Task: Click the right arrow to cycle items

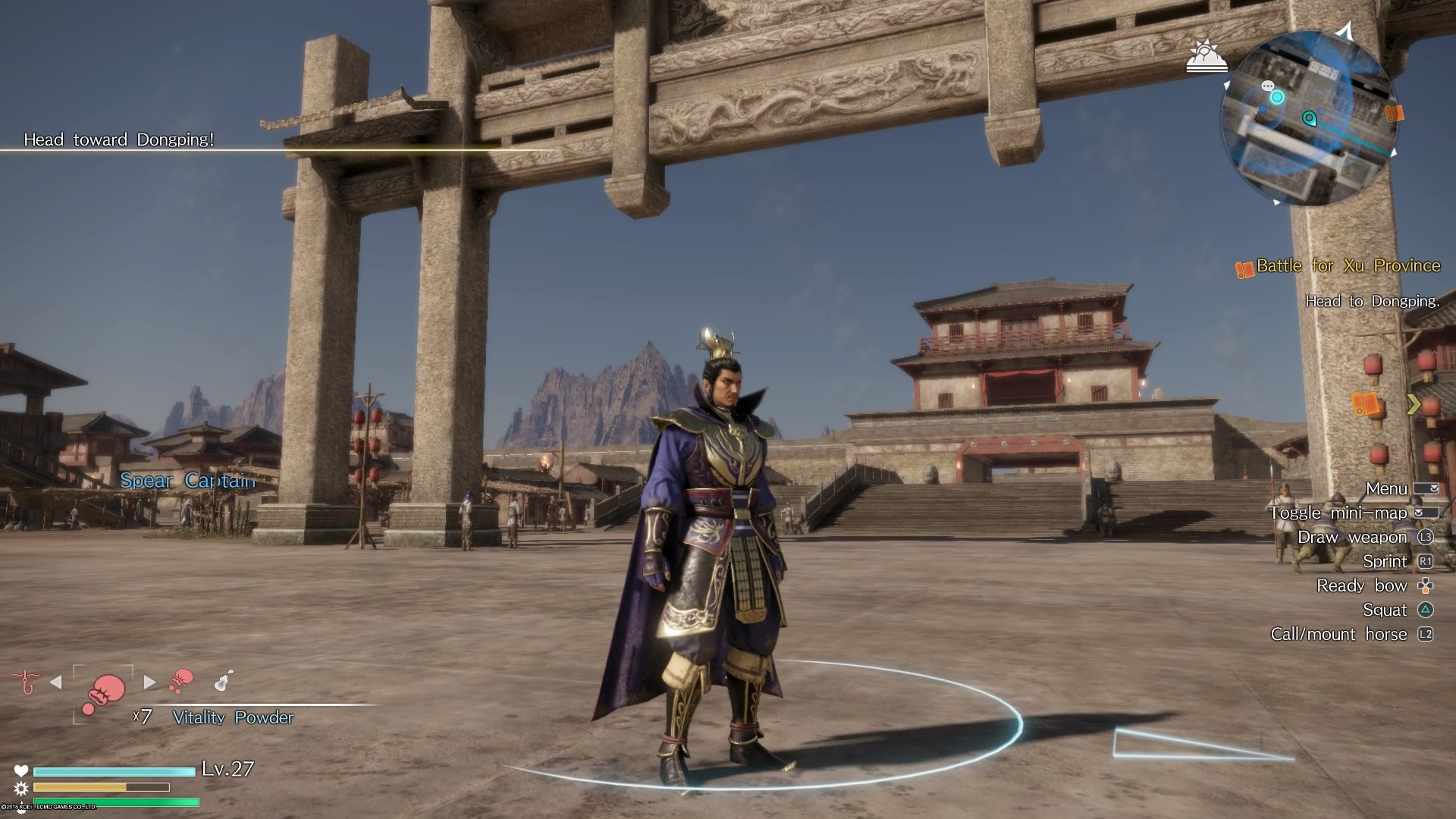Action: [149, 681]
